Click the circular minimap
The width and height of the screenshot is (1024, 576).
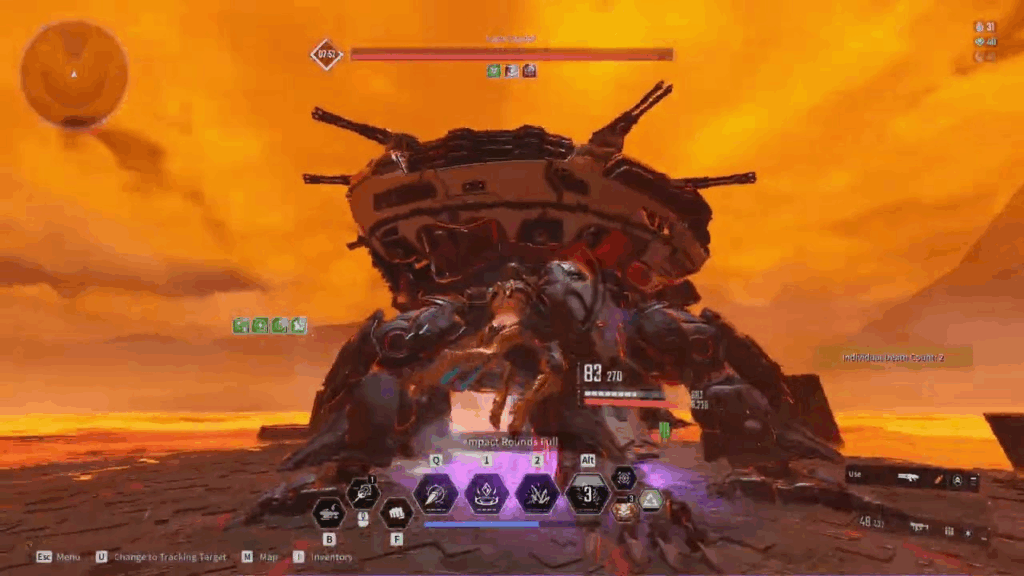click(74, 74)
